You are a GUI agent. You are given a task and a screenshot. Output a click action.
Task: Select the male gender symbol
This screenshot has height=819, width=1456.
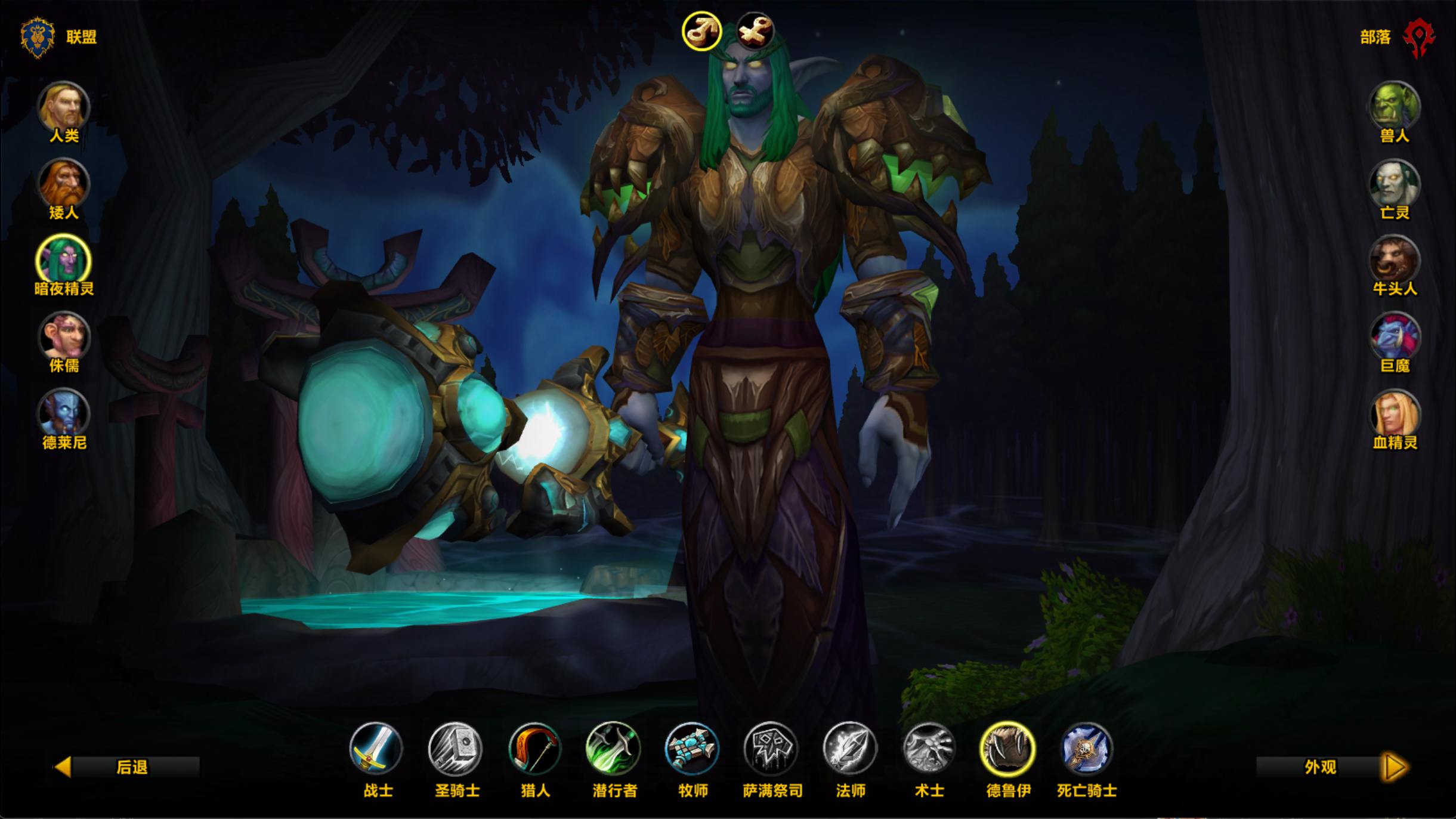coord(702,31)
